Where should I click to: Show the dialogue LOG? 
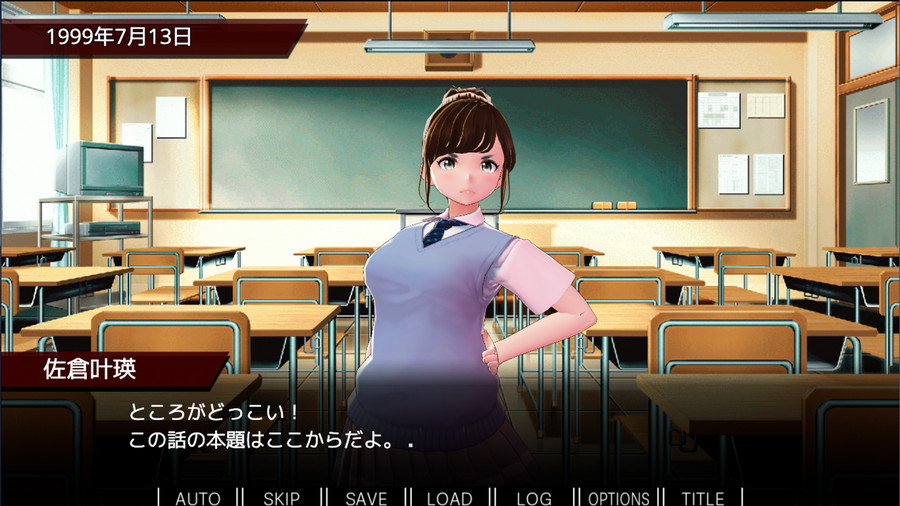click(x=534, y=498)
